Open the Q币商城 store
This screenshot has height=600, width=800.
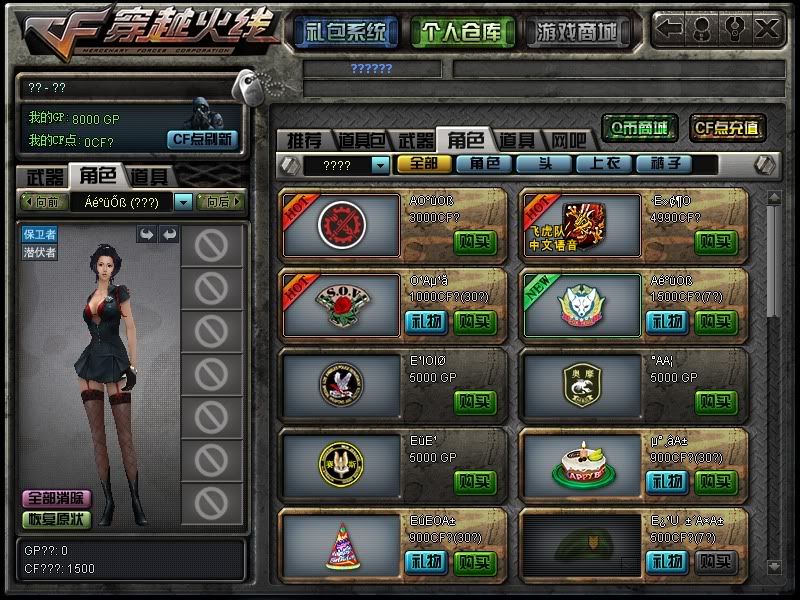[640, 127]
